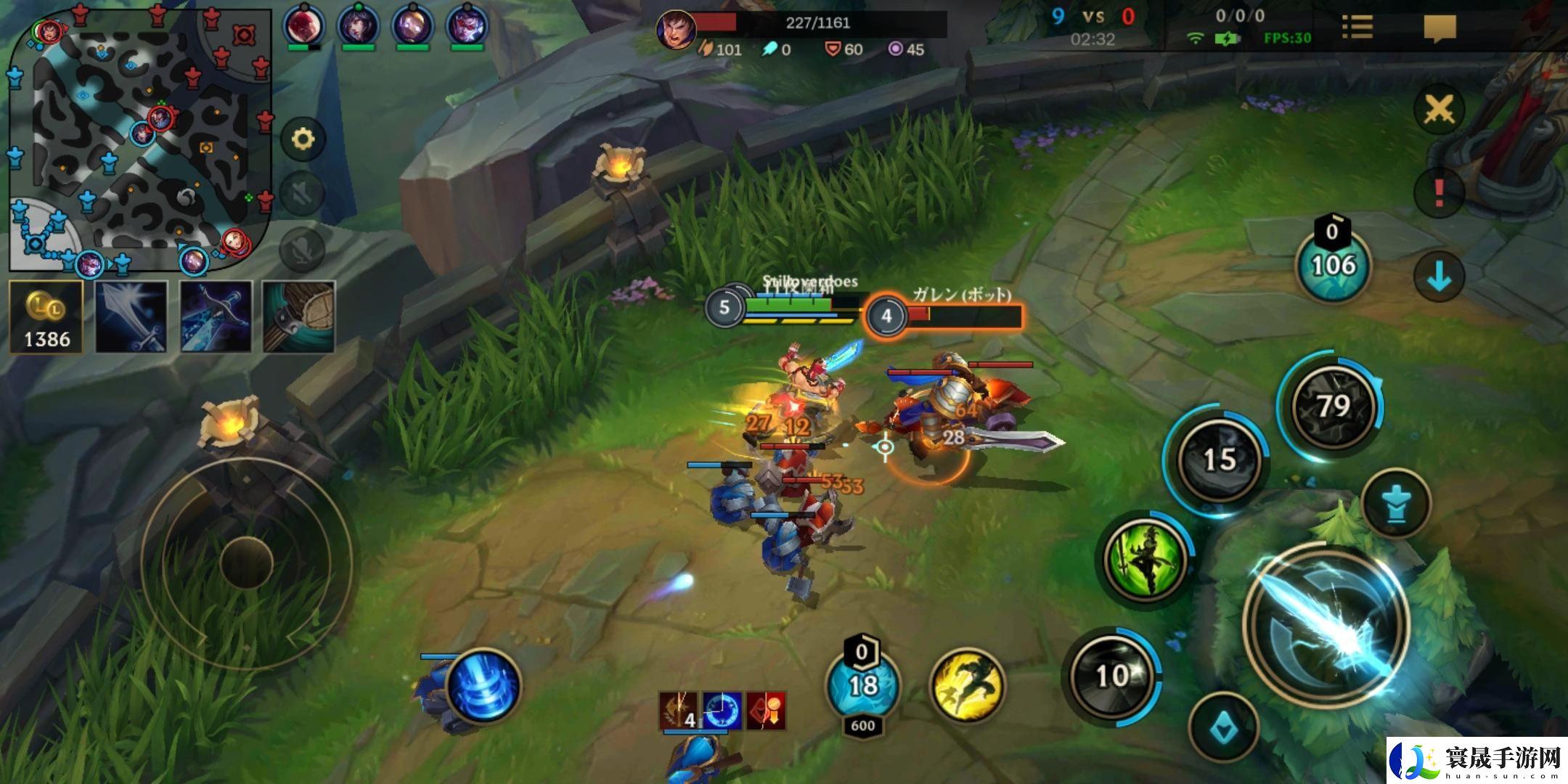Tap the ability on 79 second cooldown
1568x784 pixels.
tap(1334, 407)
